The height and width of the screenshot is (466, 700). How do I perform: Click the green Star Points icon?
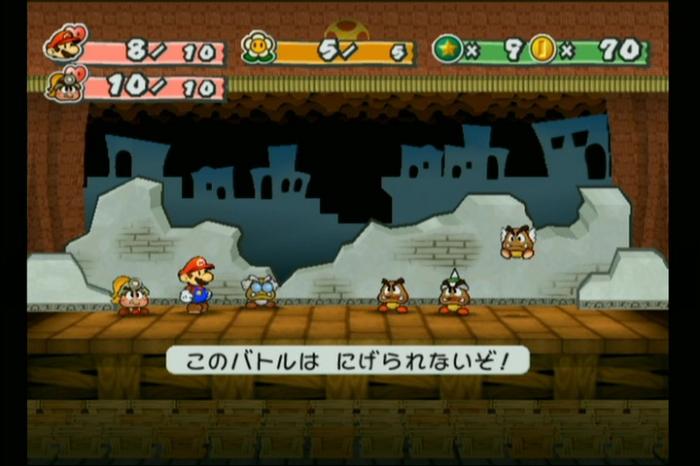pos(447,49)
